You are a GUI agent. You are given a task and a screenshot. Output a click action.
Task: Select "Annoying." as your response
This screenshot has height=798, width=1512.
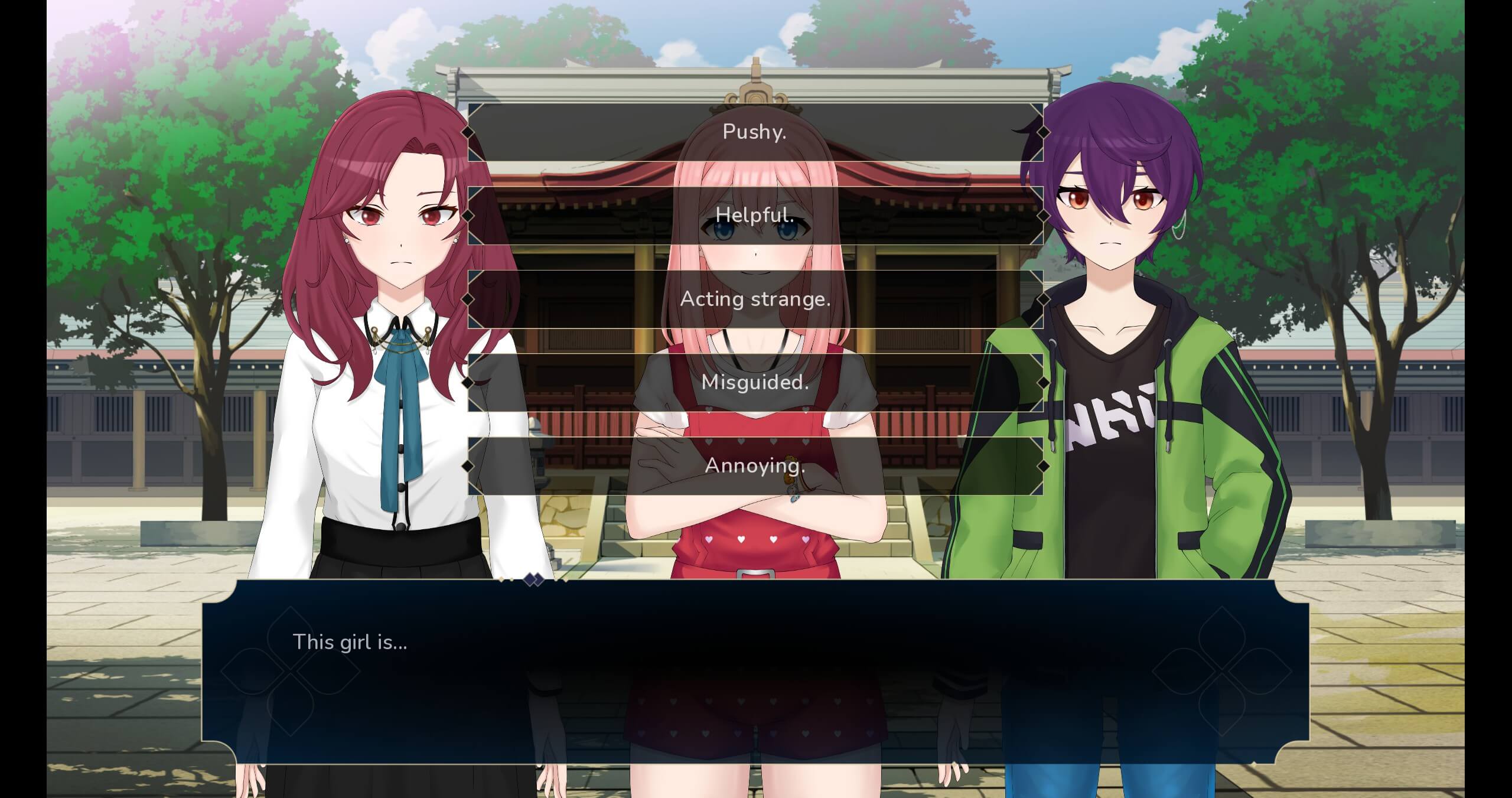click(755, 466)
